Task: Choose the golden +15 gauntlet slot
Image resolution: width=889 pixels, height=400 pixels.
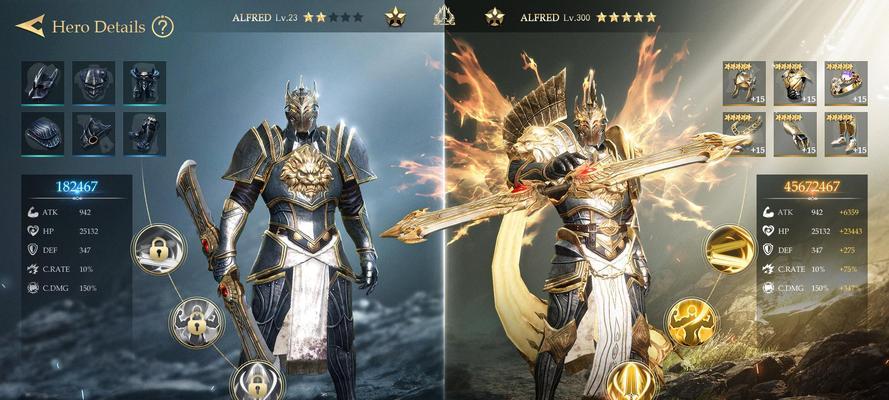Action: pos(794,132)
